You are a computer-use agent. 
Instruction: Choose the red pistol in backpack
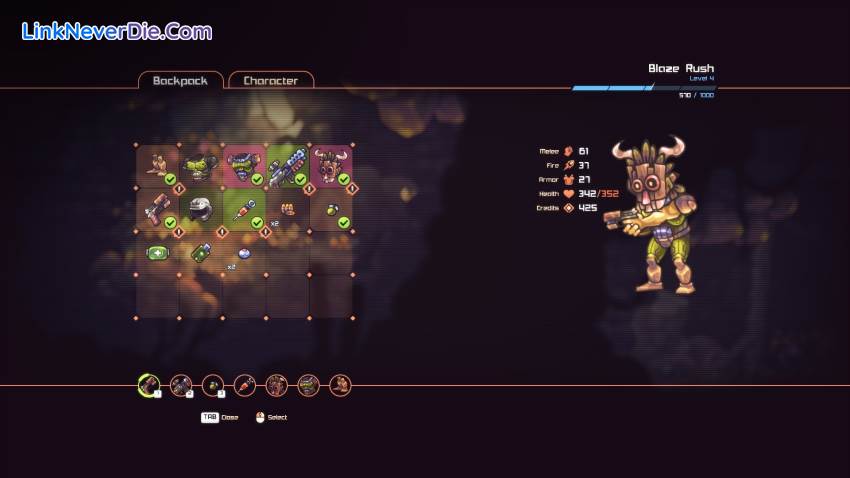click(x=157, y=209)
